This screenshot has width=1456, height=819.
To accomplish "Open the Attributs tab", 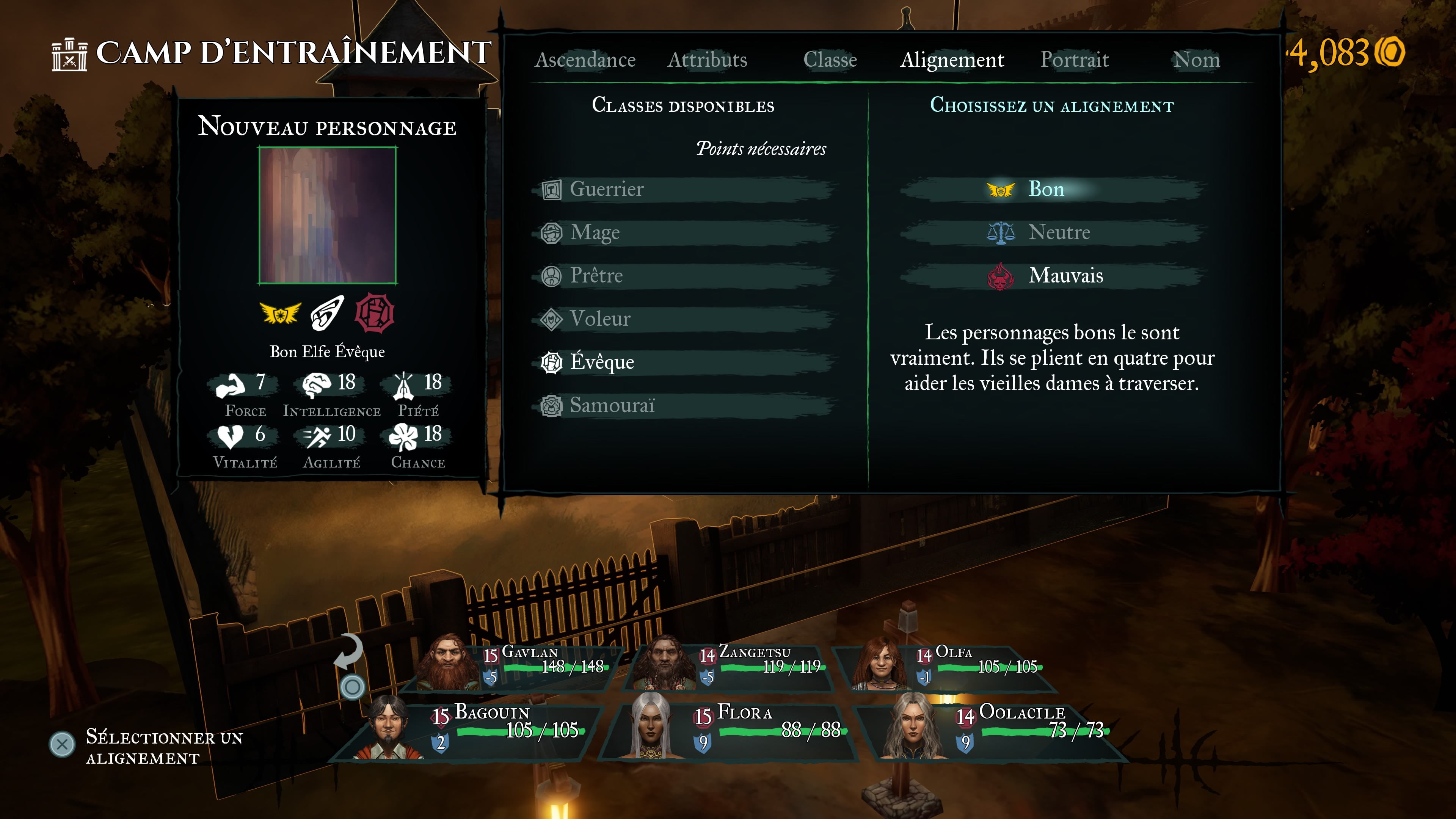I will click(x=707, y=60).
